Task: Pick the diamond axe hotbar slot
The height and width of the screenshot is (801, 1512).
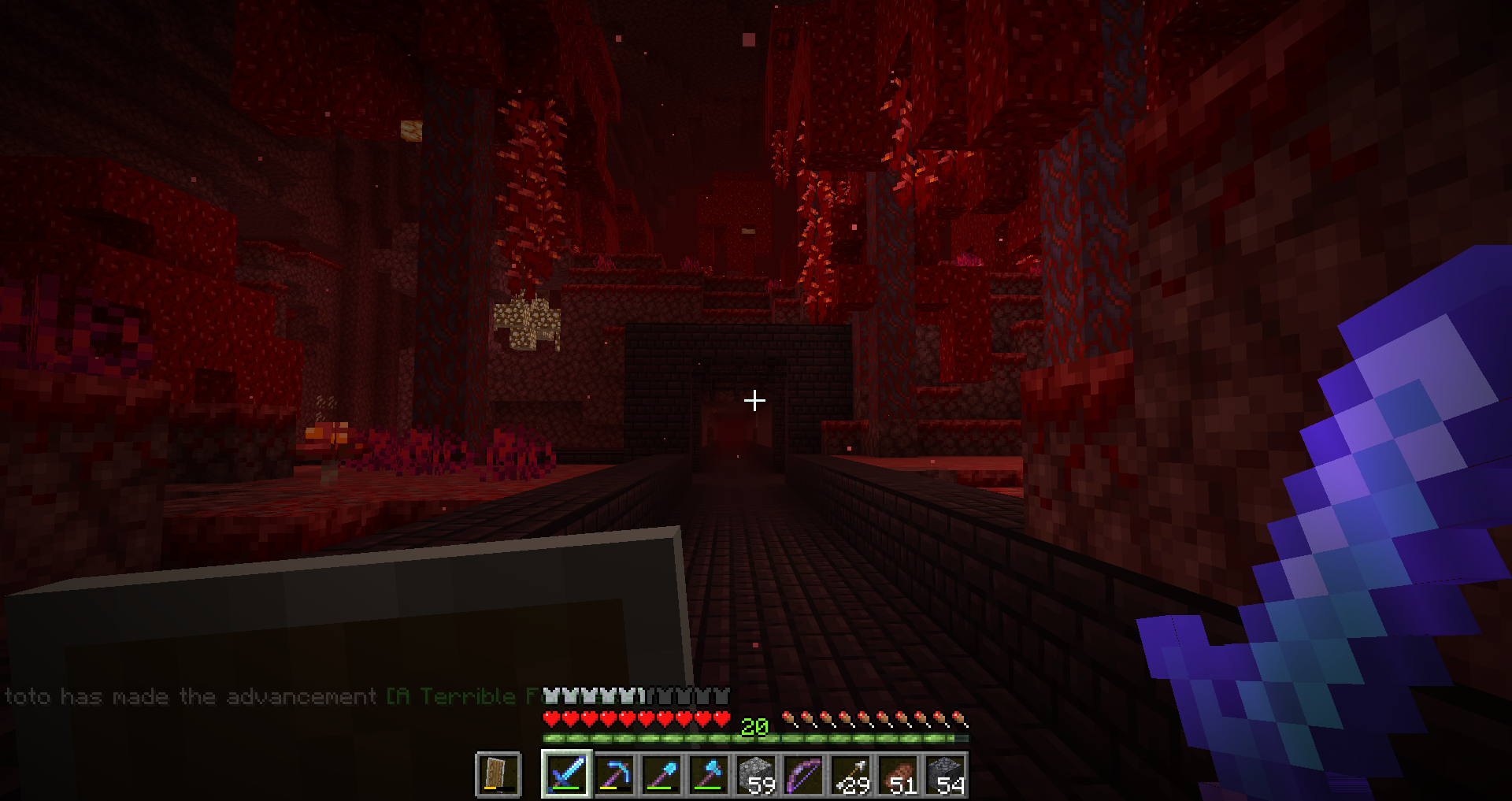Action: [x=709, y=774]
